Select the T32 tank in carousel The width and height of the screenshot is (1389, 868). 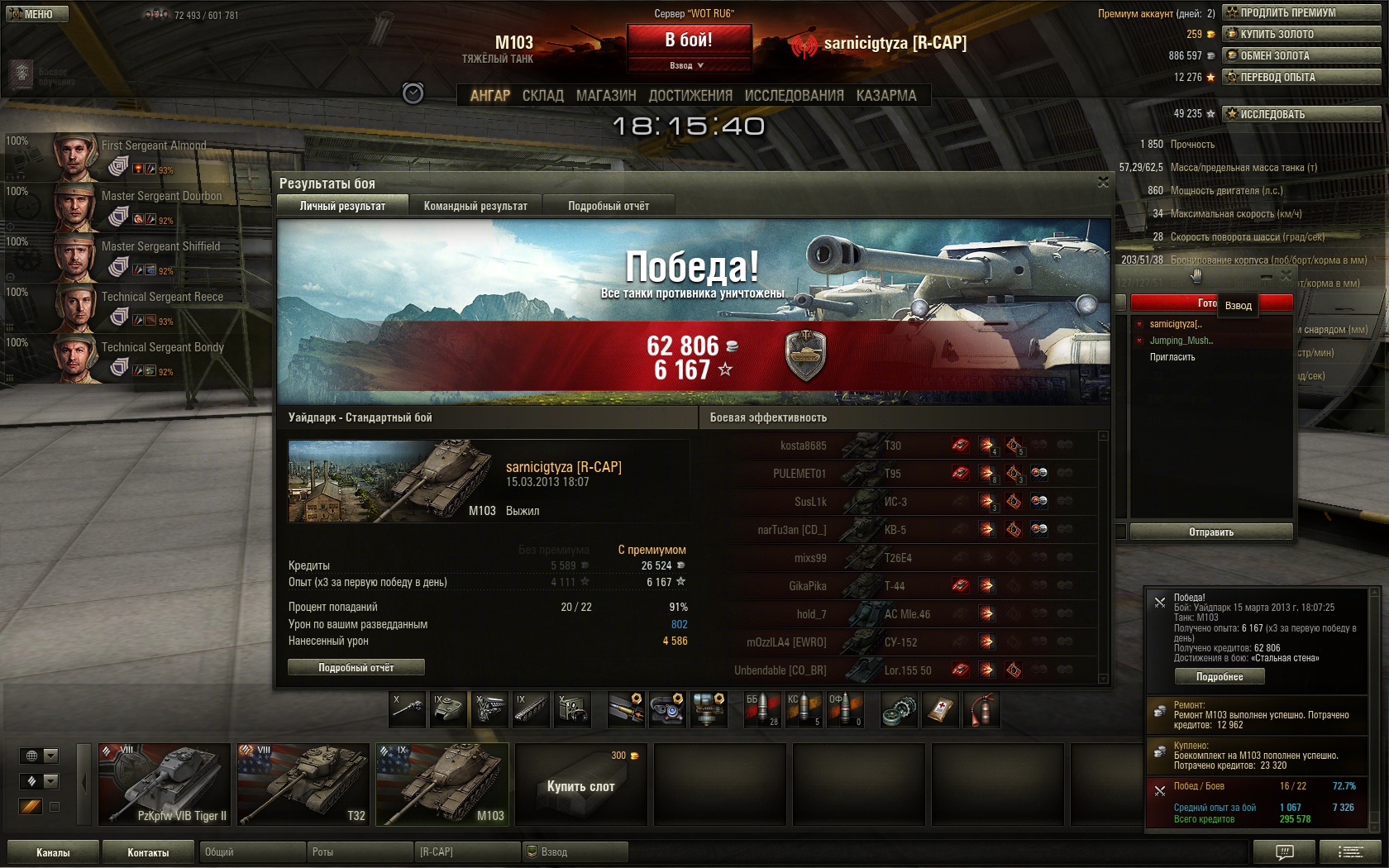(x=303, y=785)
